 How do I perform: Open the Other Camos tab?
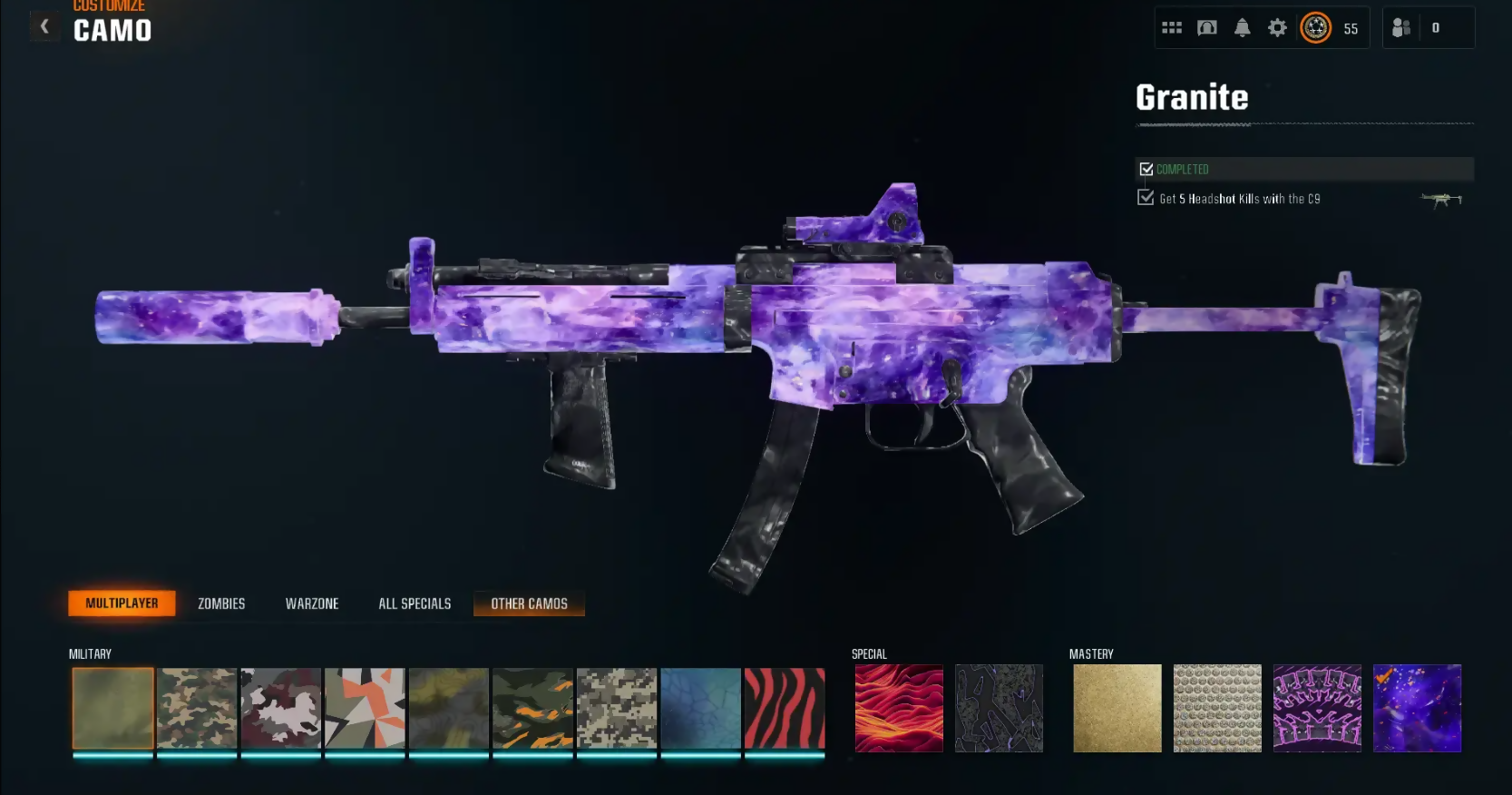[x=529, y=604]
